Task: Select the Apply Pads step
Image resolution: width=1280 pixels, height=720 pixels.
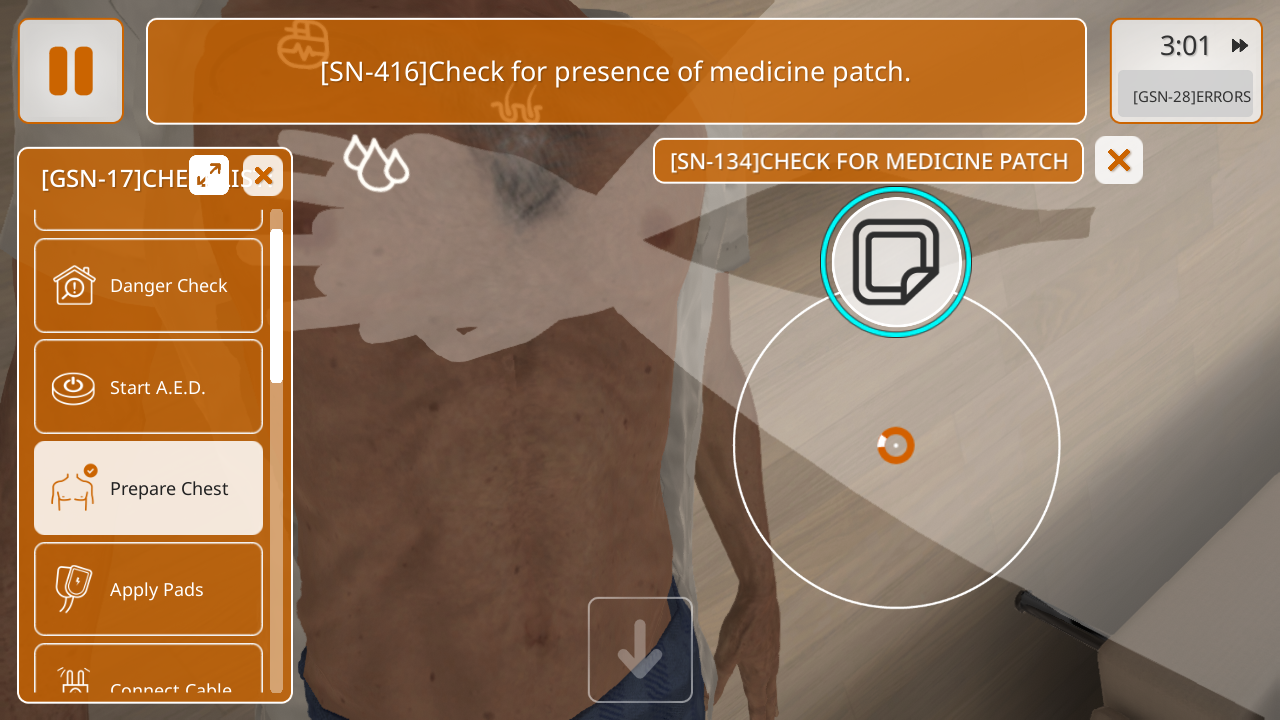Action: [x=149, y=589]
